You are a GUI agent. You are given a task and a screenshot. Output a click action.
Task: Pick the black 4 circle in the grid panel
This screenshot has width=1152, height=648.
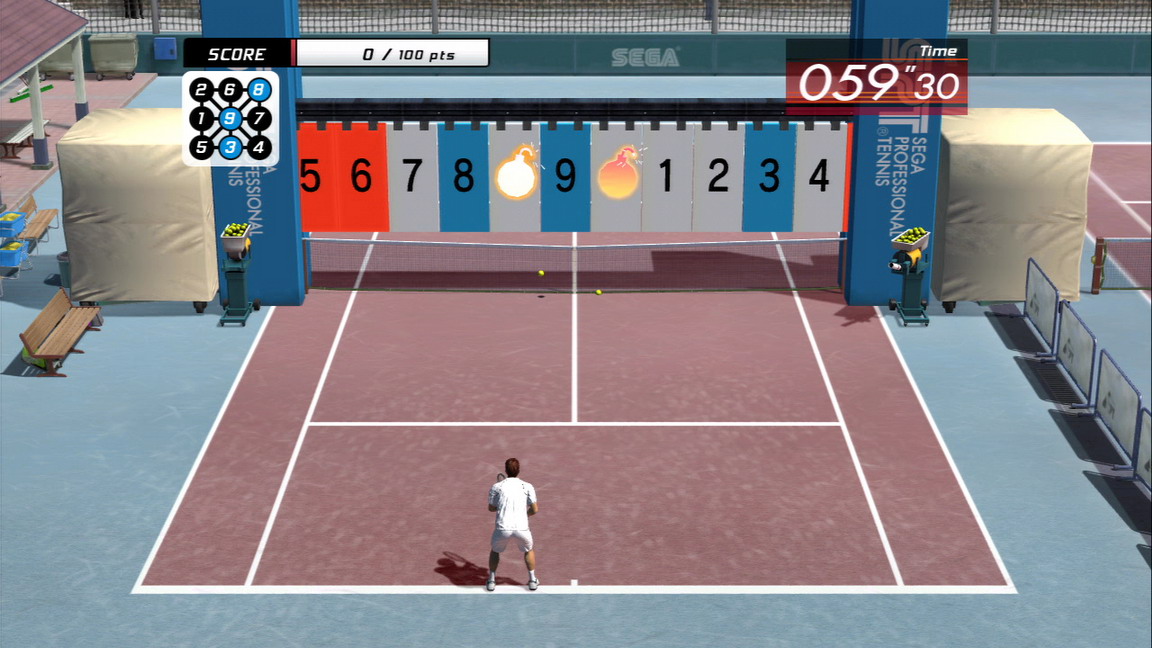coord(259,148)
